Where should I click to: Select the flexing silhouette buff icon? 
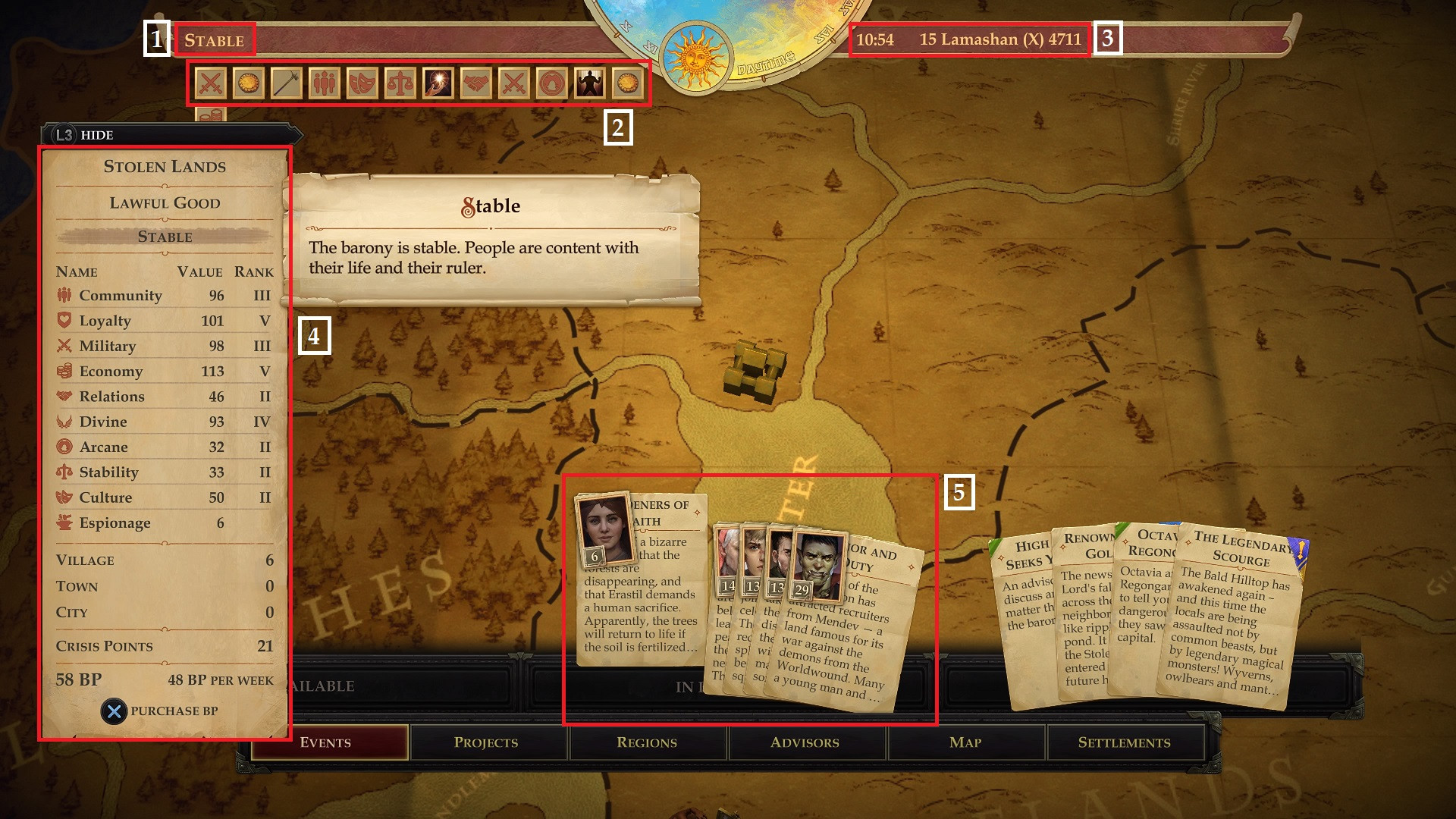[x=589, y=83]
